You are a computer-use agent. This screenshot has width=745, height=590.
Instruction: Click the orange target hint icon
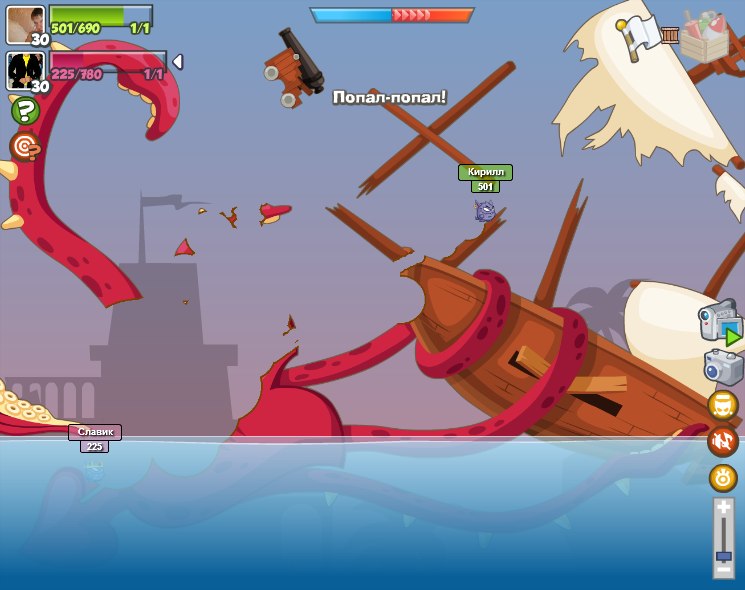(25, 146)
